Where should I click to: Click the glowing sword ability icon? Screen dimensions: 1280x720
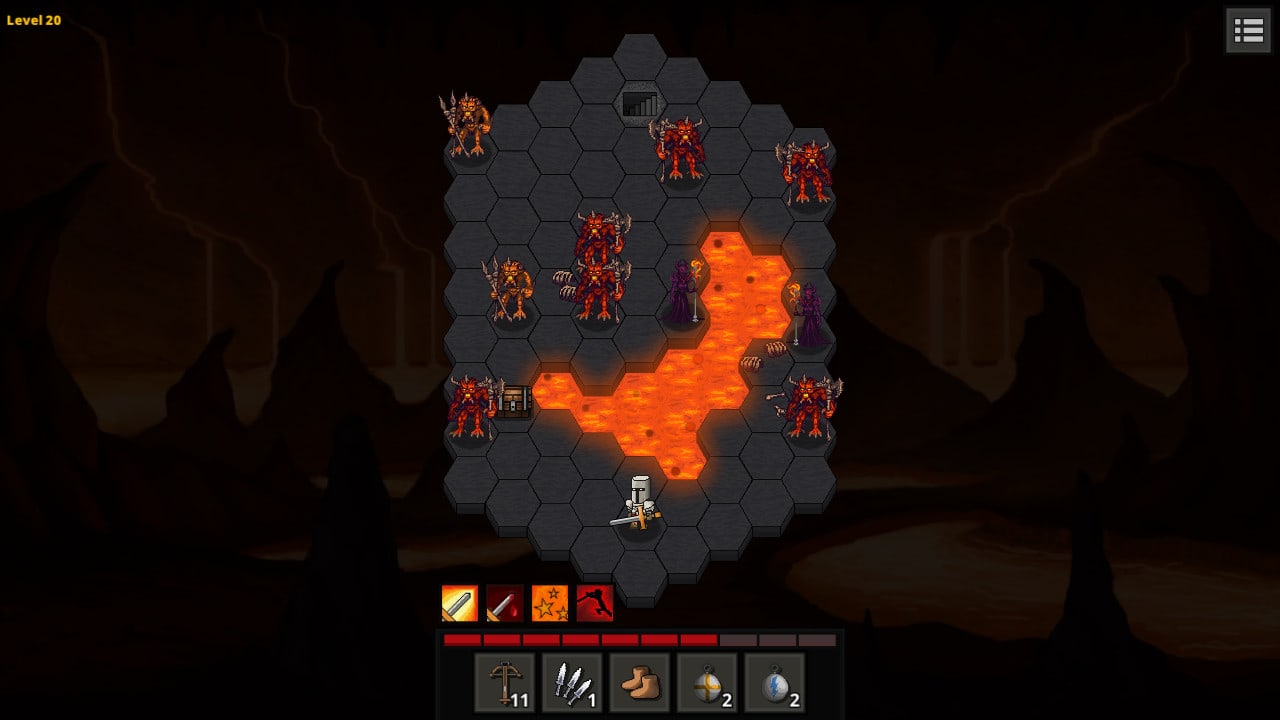pos(460,603)
